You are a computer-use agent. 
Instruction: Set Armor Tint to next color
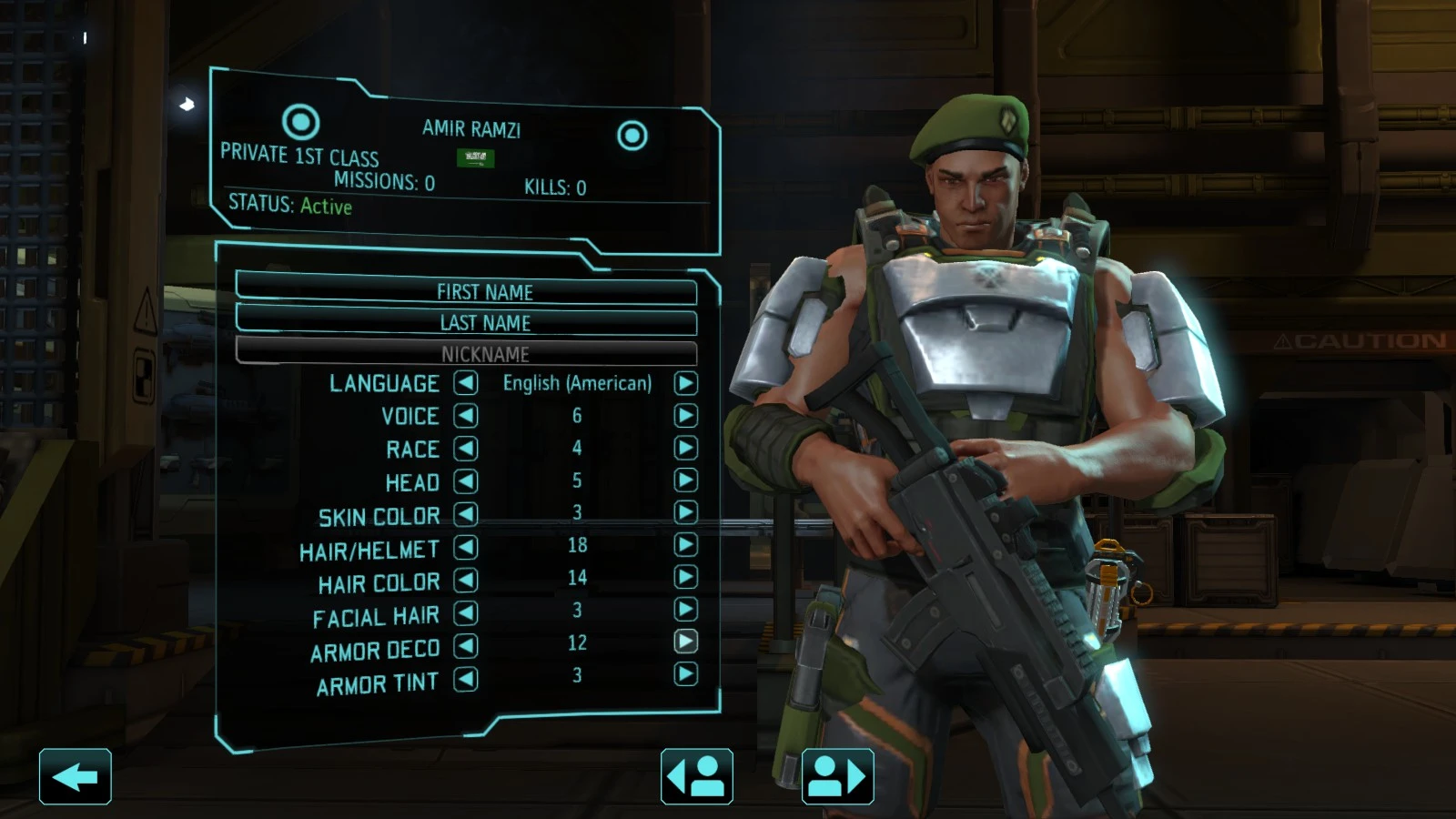tap(685, 674)
